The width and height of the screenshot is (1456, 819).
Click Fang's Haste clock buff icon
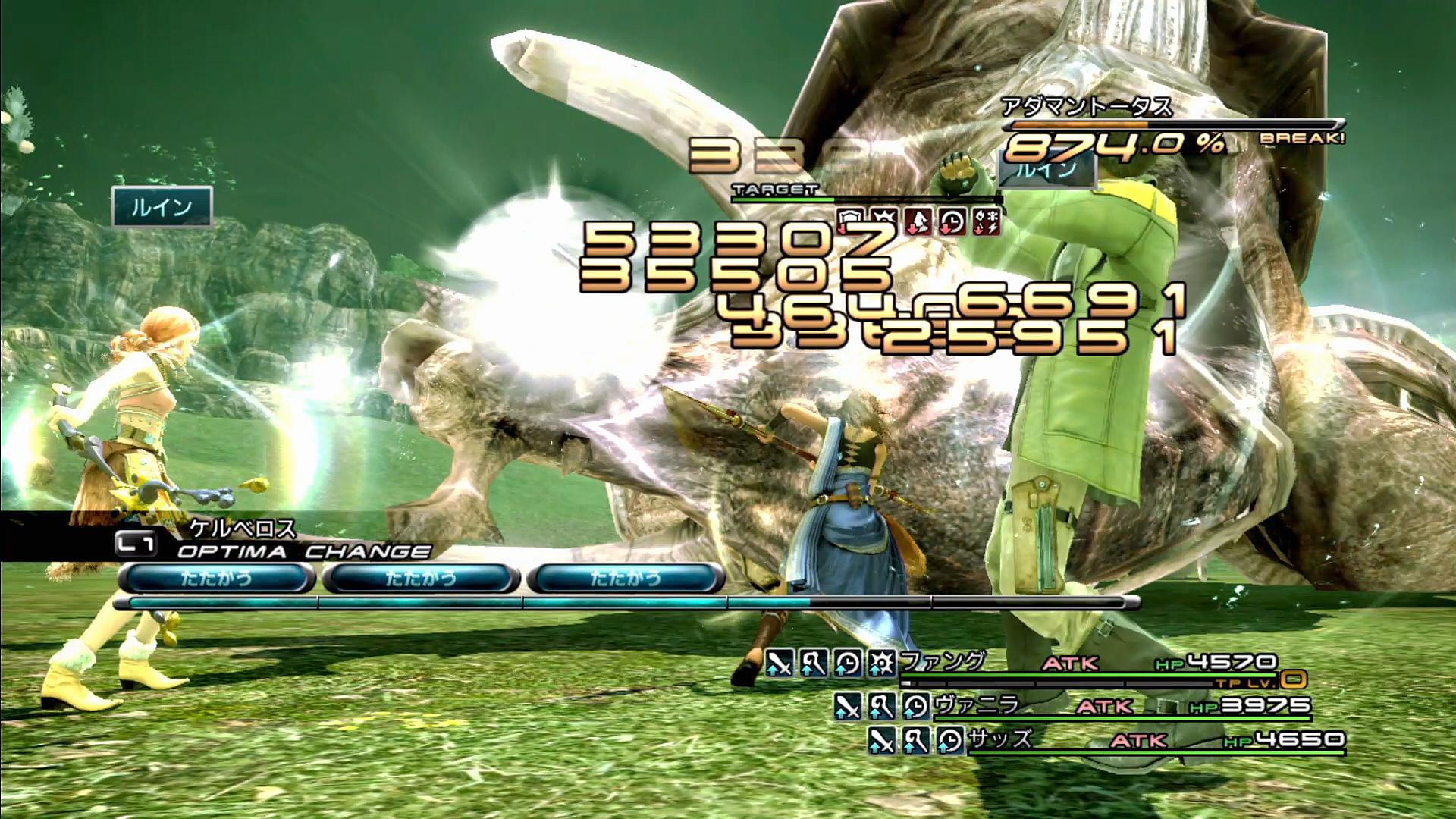[848, 664]
